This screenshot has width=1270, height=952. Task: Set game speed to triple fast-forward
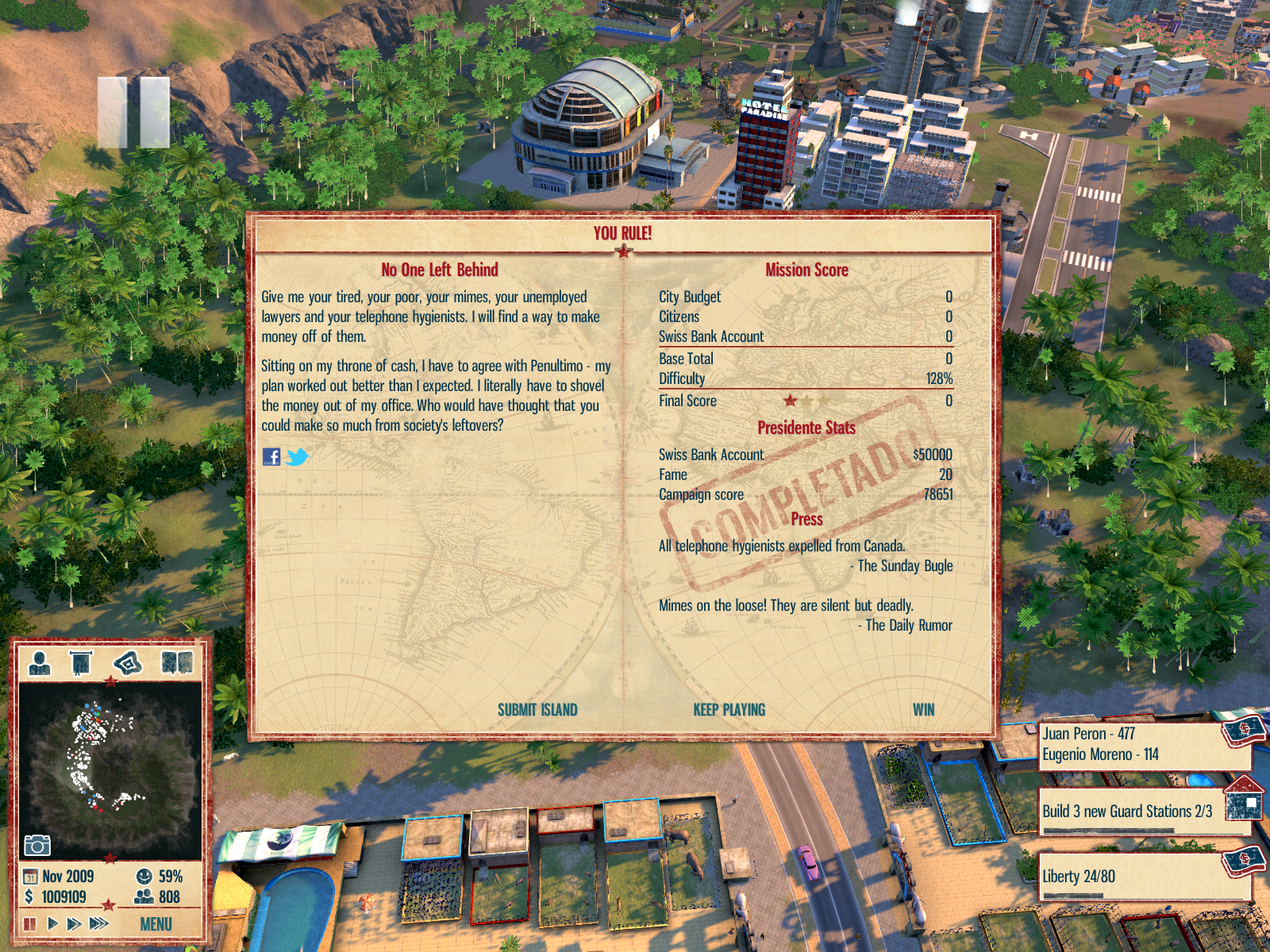[98, 923]
